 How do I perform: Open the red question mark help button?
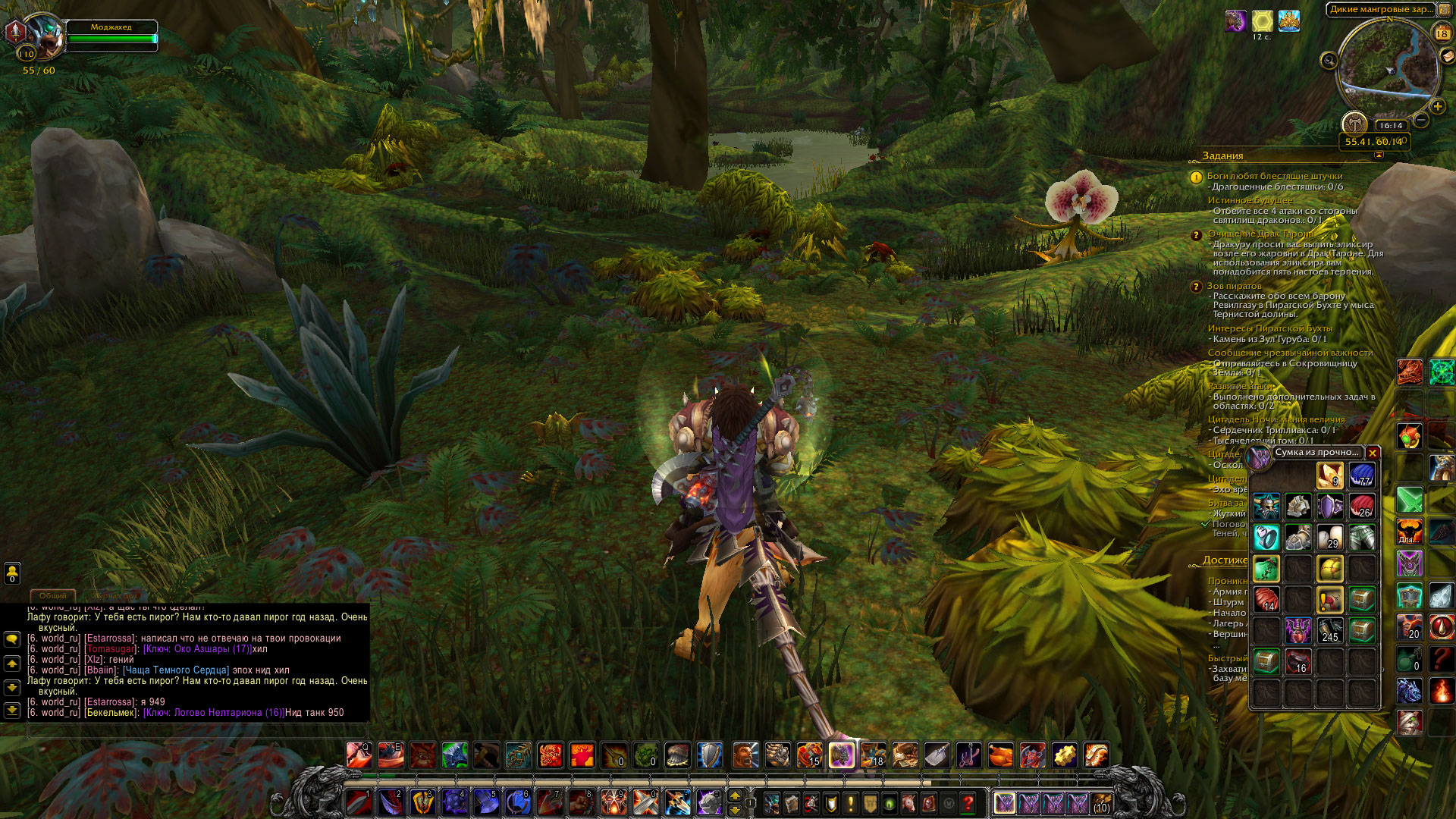(968, 802)
